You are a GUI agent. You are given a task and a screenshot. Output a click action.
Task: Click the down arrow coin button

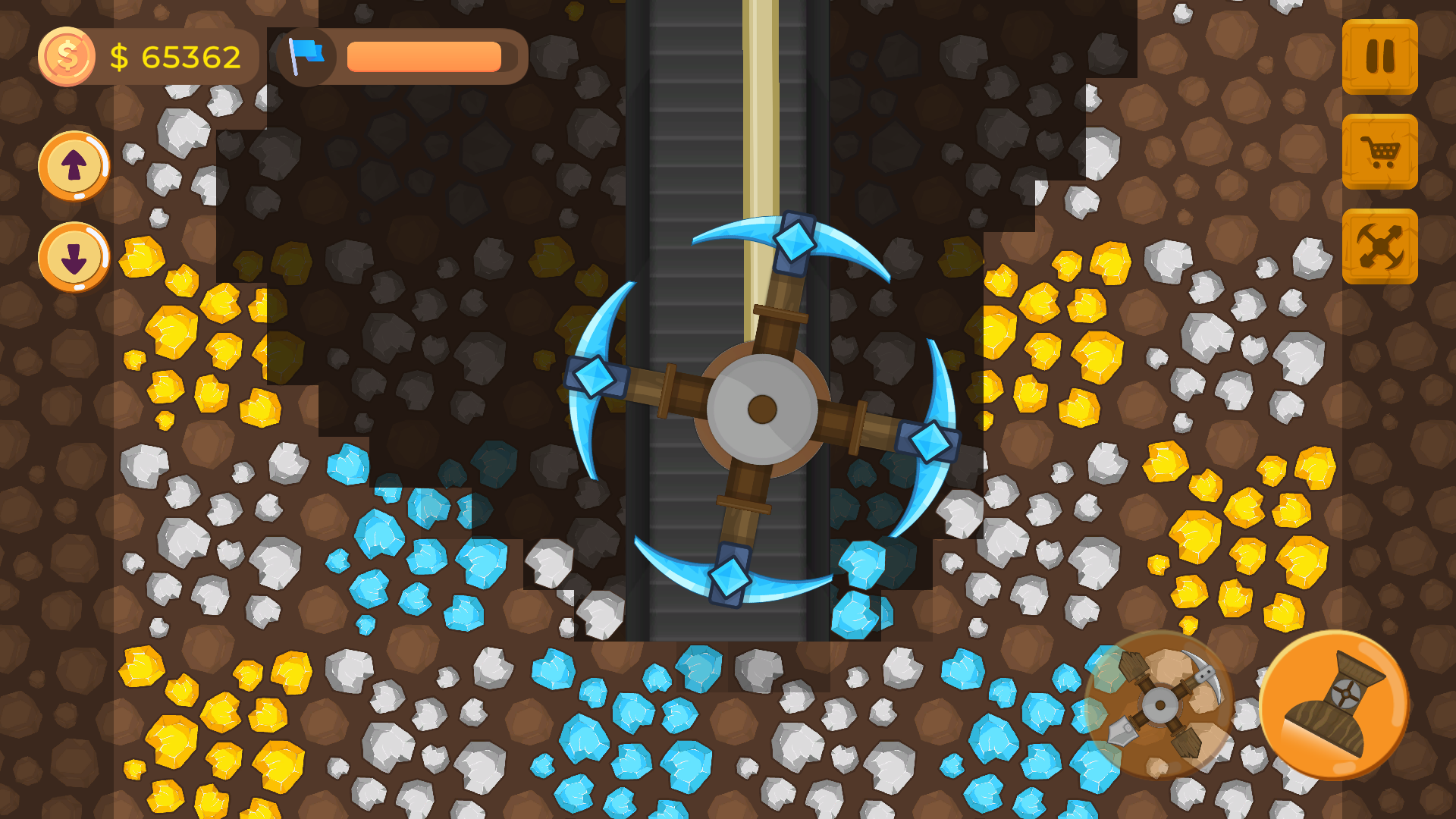pos(73,258)
